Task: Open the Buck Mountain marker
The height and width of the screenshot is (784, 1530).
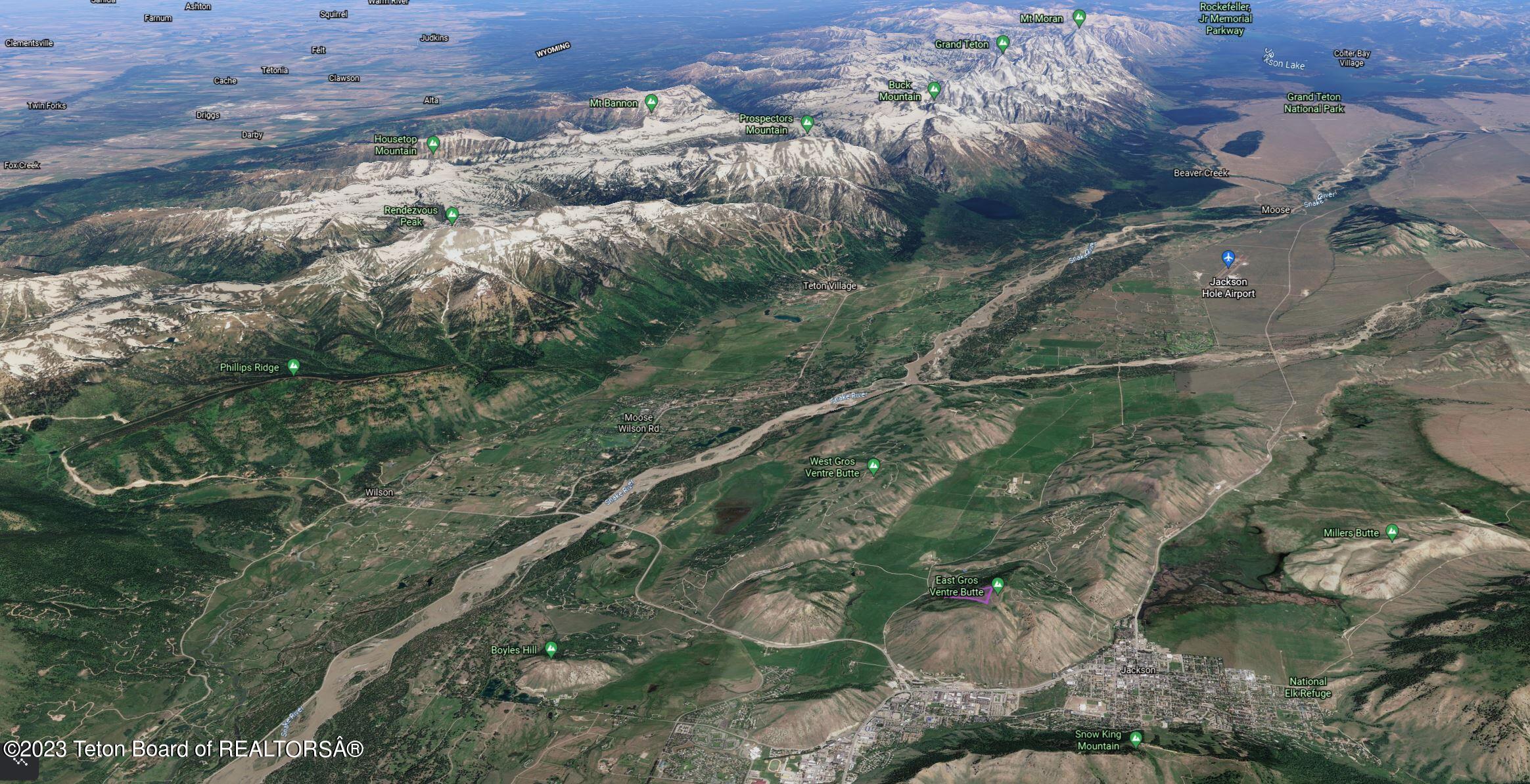Action: pos(934,89)
